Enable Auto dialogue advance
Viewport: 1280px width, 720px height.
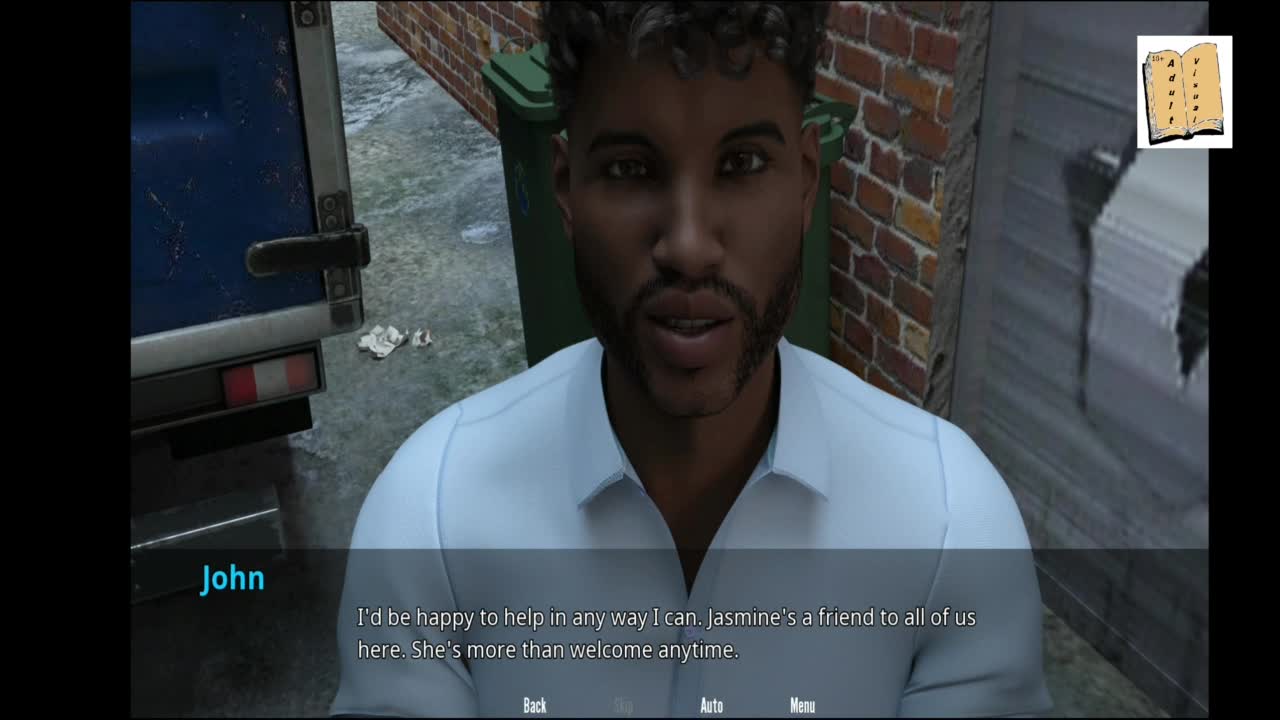[711, 706]
